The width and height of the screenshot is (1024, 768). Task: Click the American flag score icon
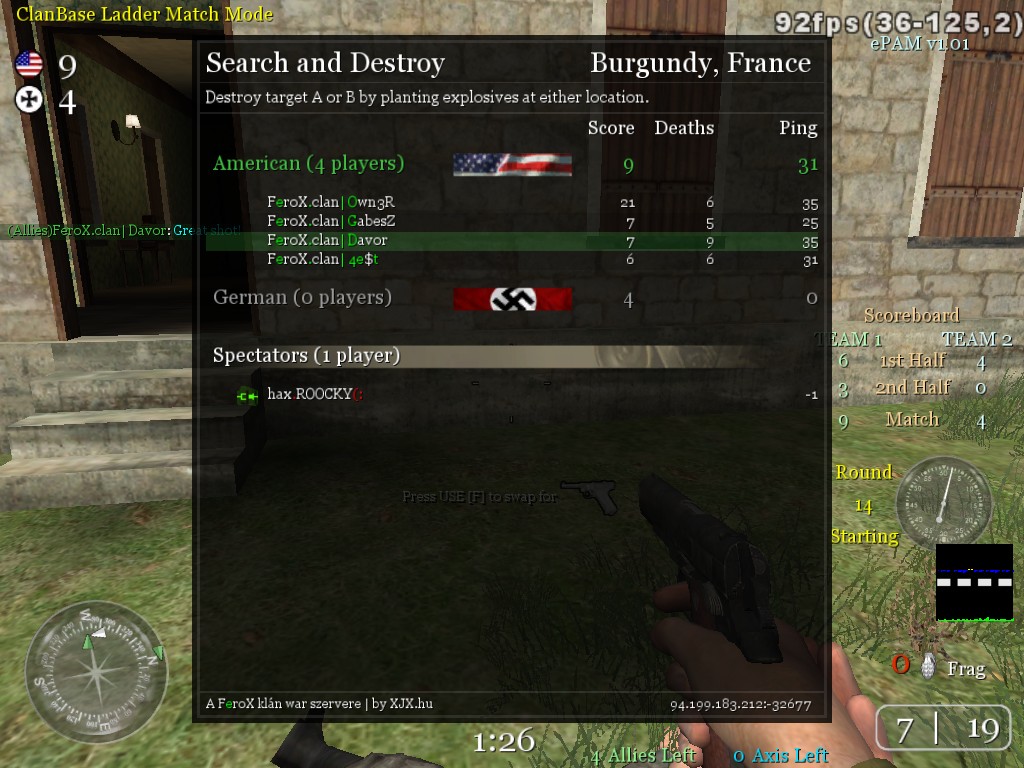coord(30,65)
